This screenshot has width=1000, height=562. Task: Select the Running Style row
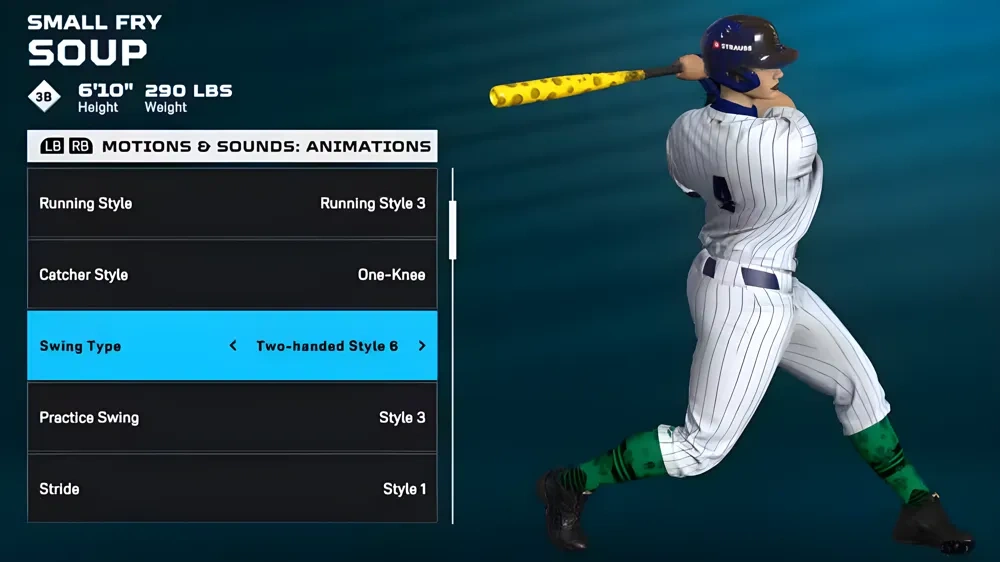click(x=232, y=204)
